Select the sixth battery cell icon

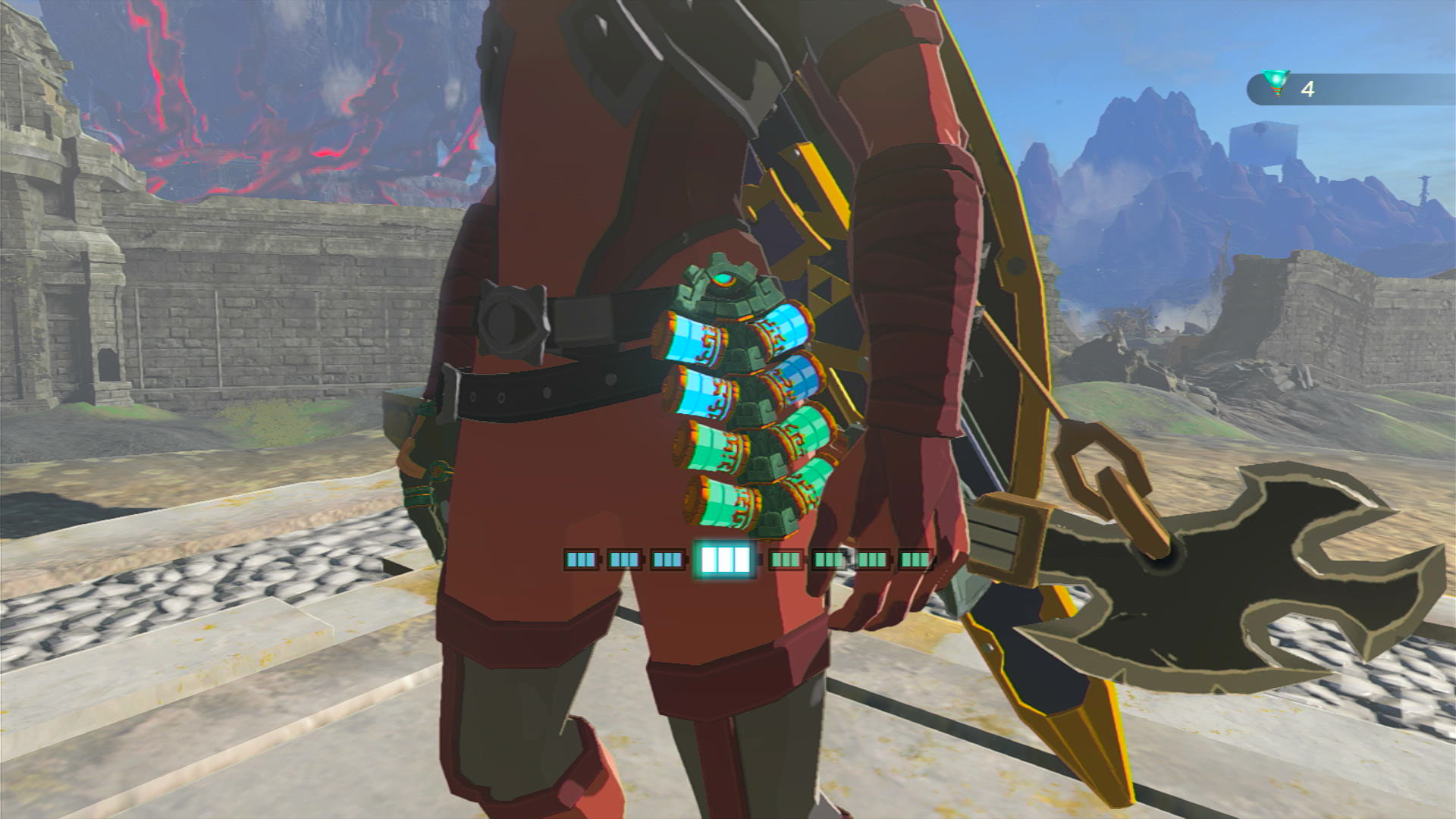click(830, 560)
